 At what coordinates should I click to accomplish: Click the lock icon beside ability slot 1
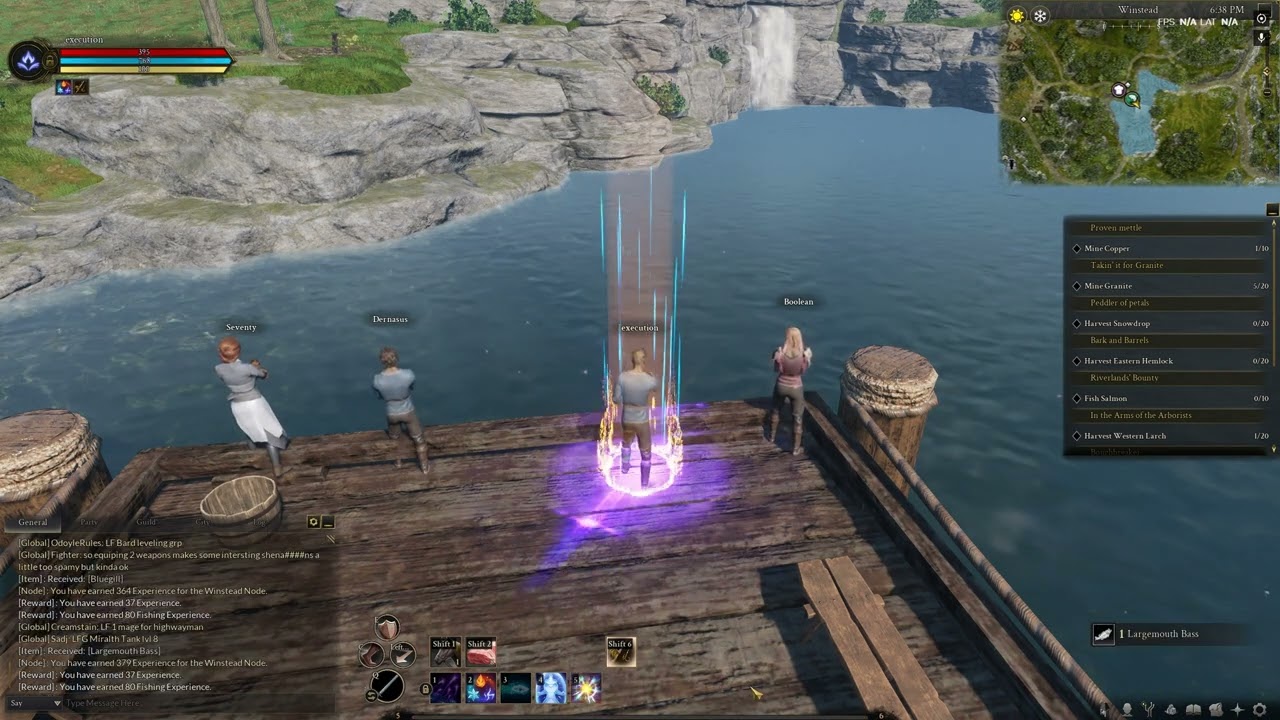click(x=426, y=689)
